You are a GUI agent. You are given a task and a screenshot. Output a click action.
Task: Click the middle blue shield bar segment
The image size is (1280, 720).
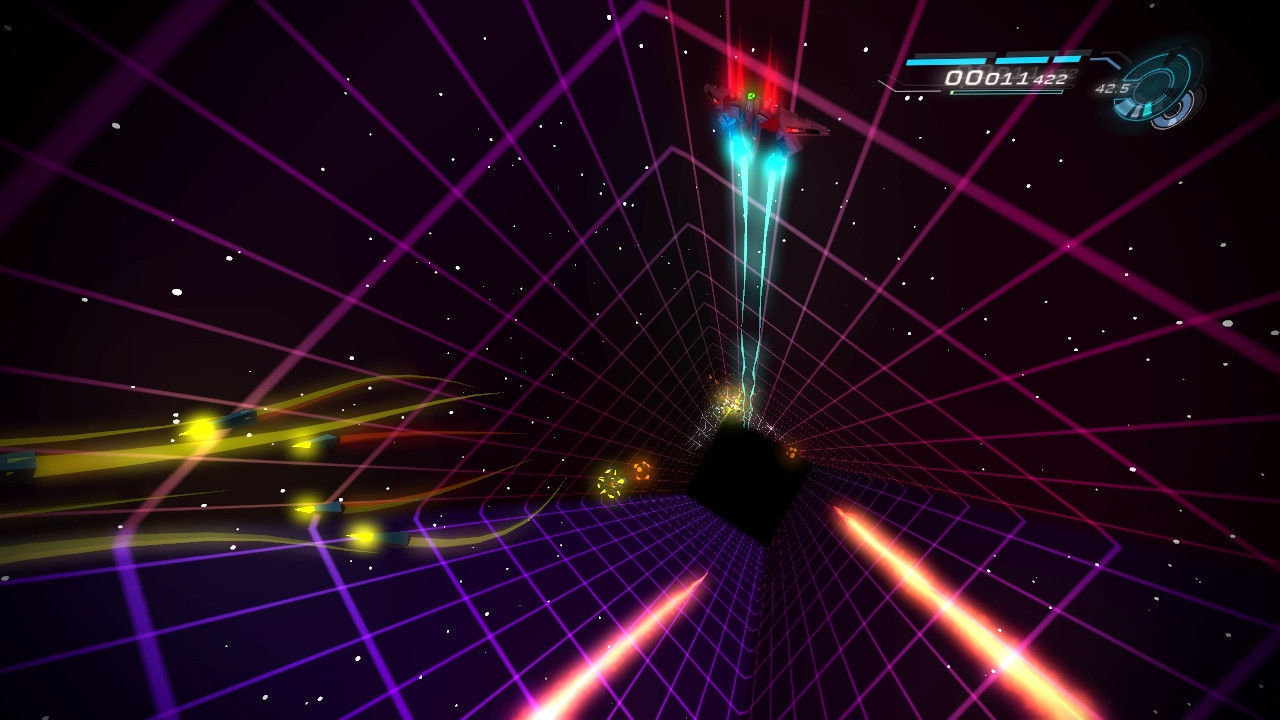tap(1022, 60)
